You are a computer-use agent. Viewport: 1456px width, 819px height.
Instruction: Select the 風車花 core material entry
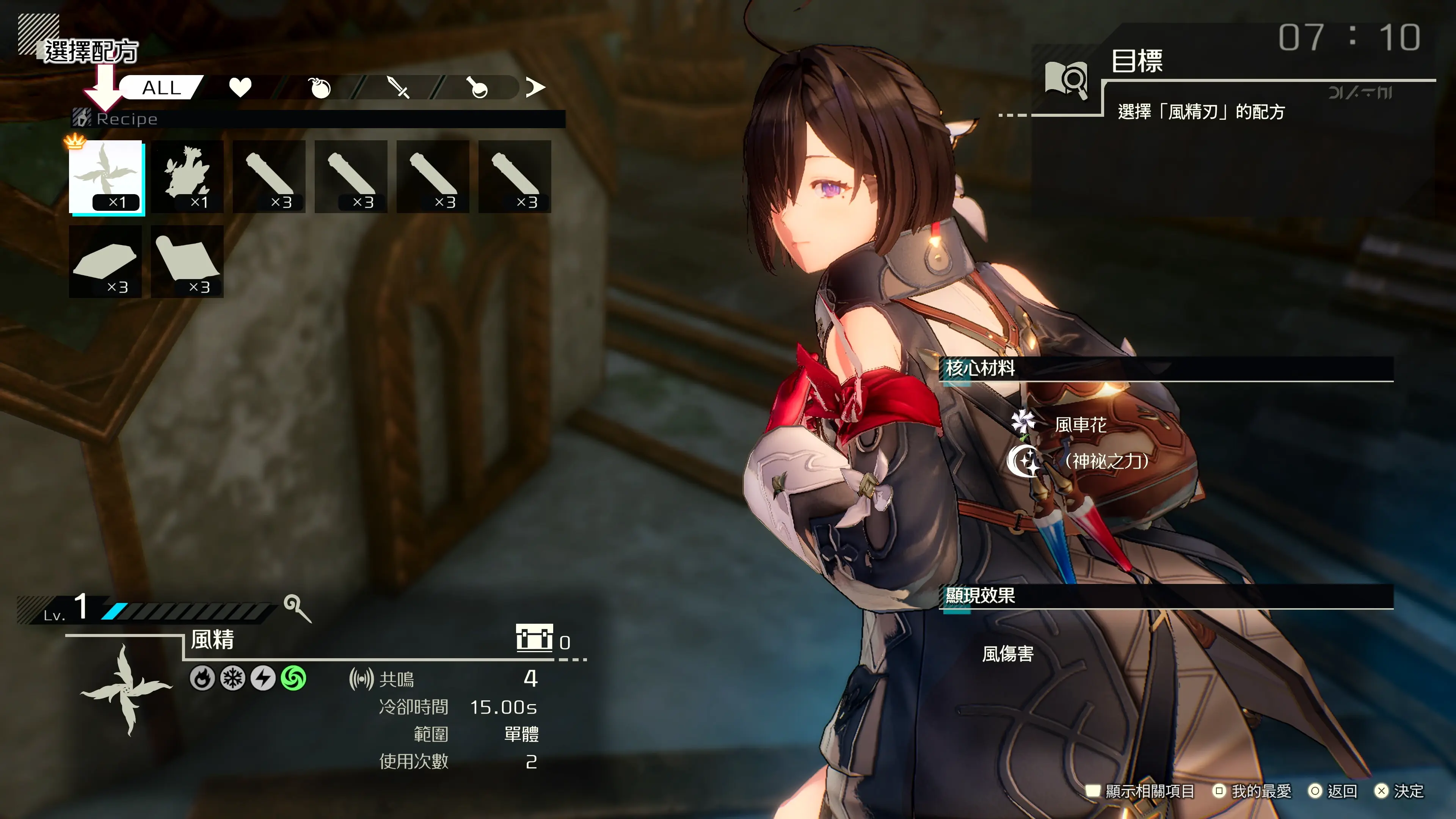pos(1079,425)
